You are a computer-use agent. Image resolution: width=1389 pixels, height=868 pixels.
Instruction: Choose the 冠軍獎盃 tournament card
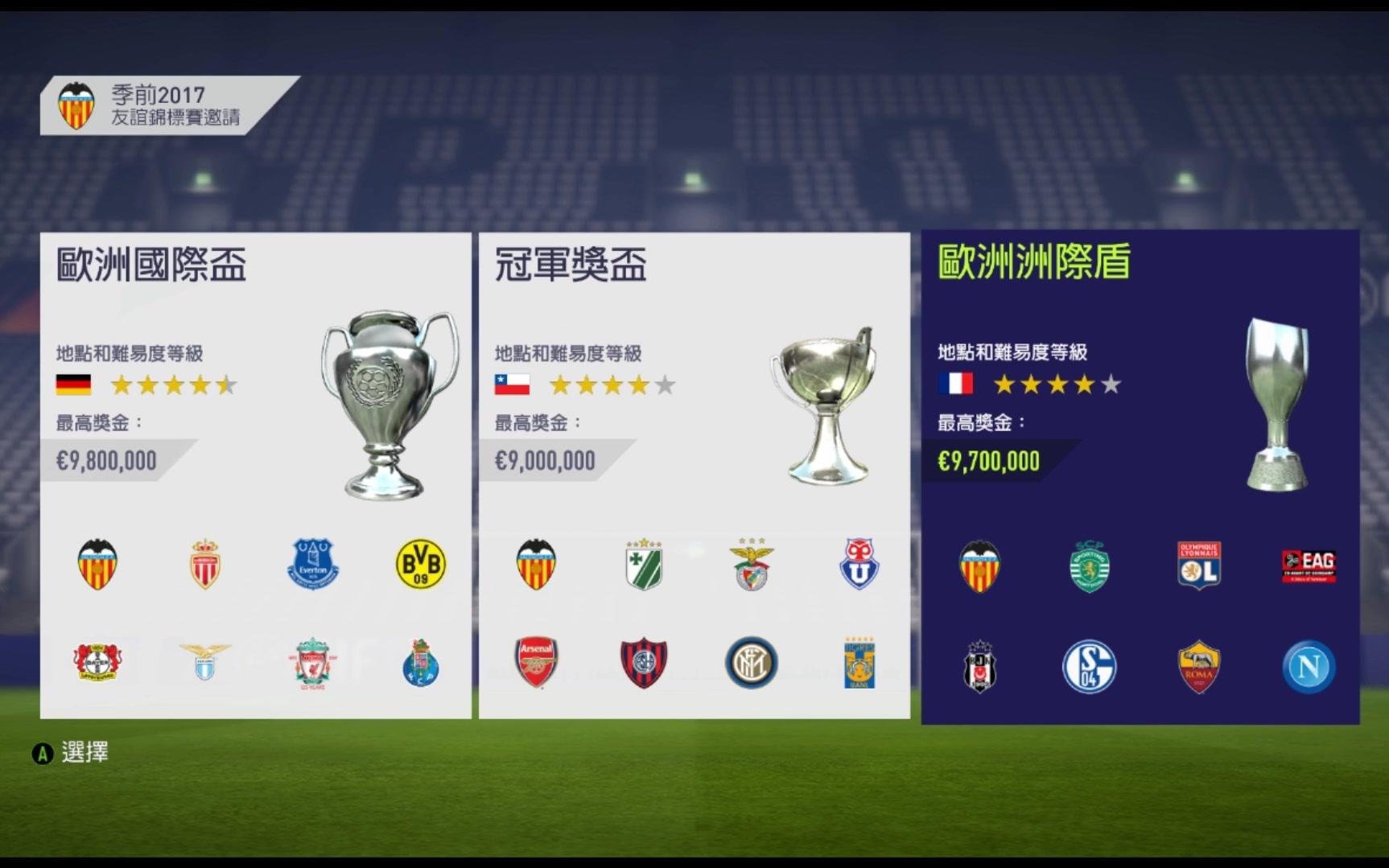[x=694, y=475]
